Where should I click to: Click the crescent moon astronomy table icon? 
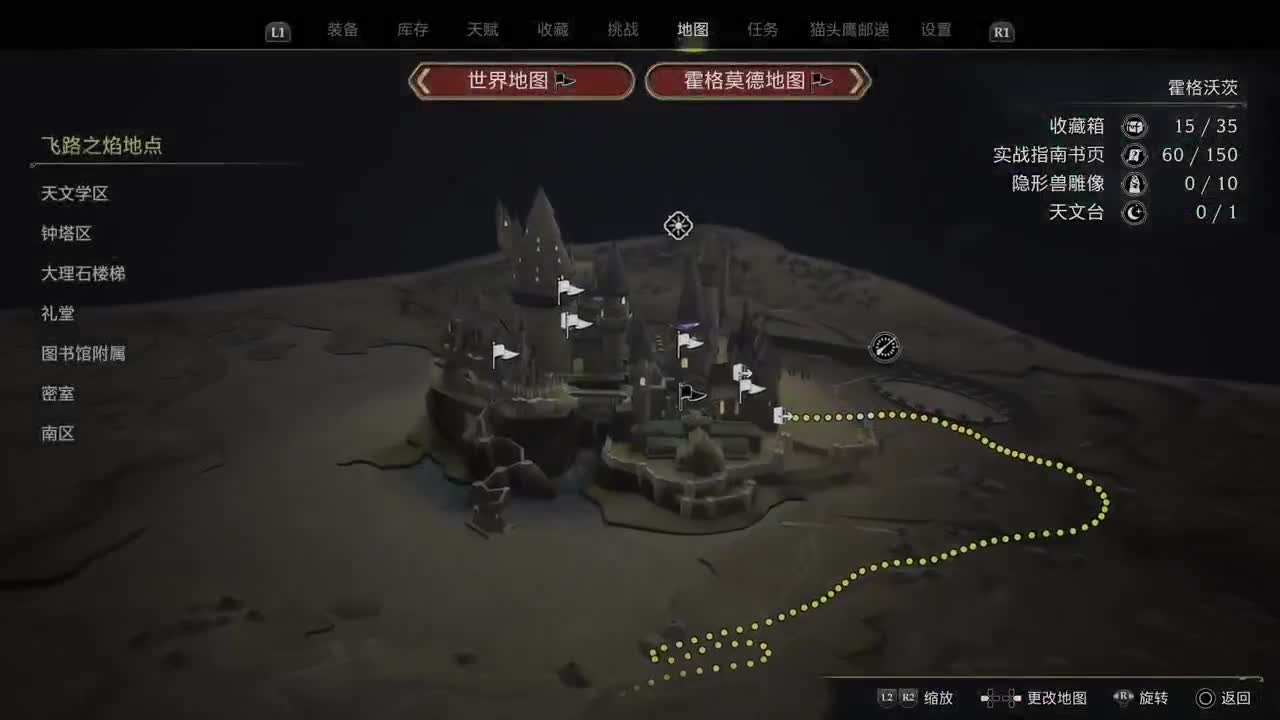(1134, 212)
